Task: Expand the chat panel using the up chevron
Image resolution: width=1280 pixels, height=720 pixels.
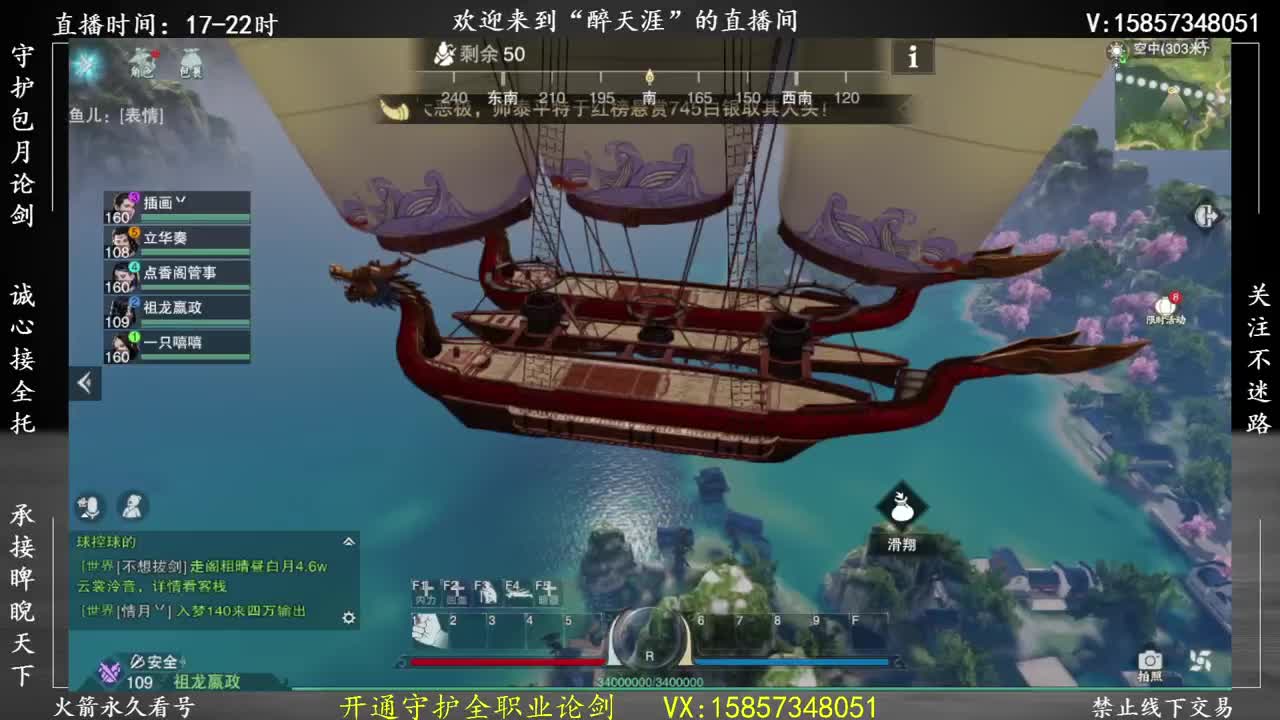Action: click(x=348, y=543)
